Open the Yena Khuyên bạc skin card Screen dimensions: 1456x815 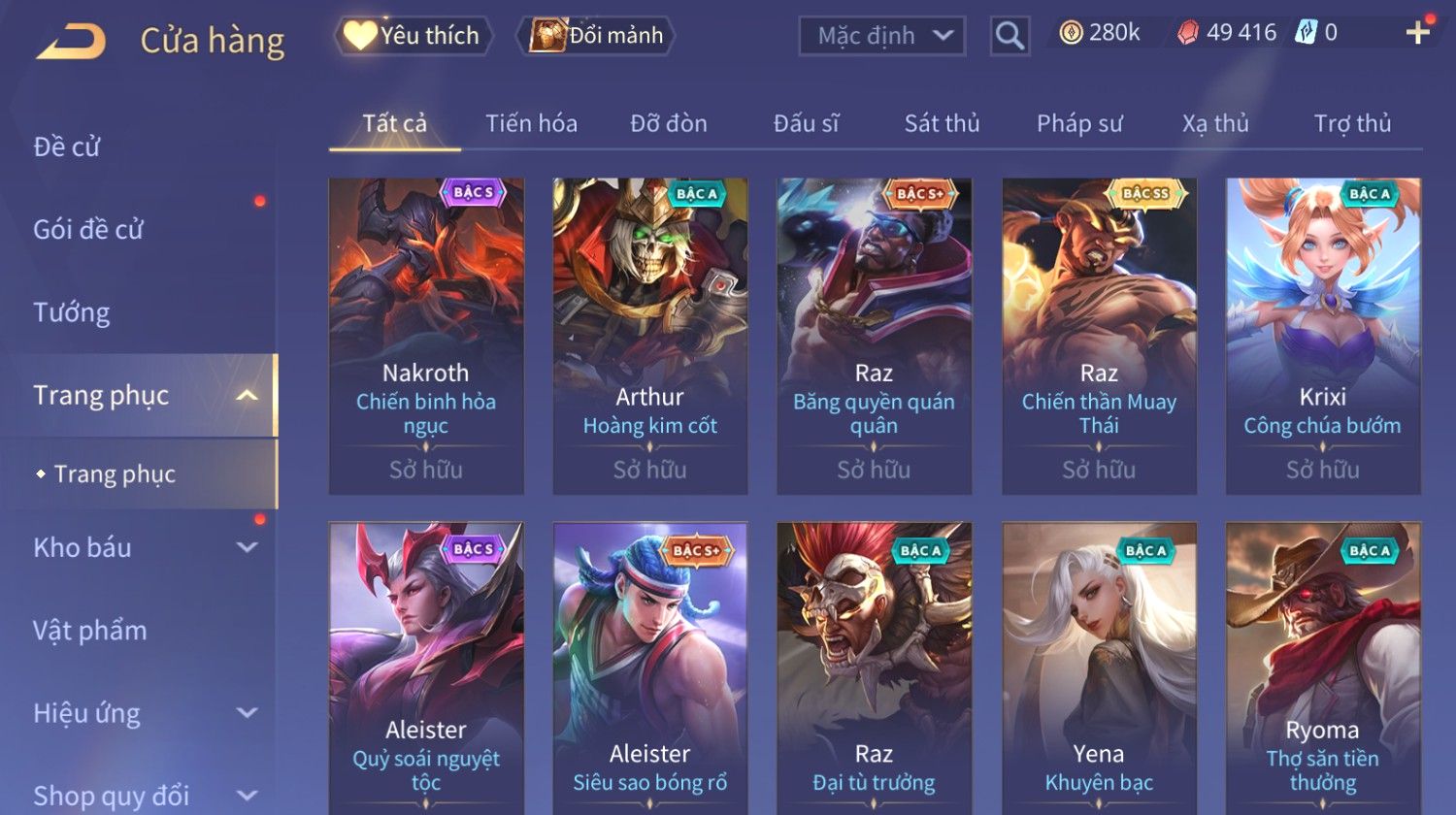[1099, 669]
